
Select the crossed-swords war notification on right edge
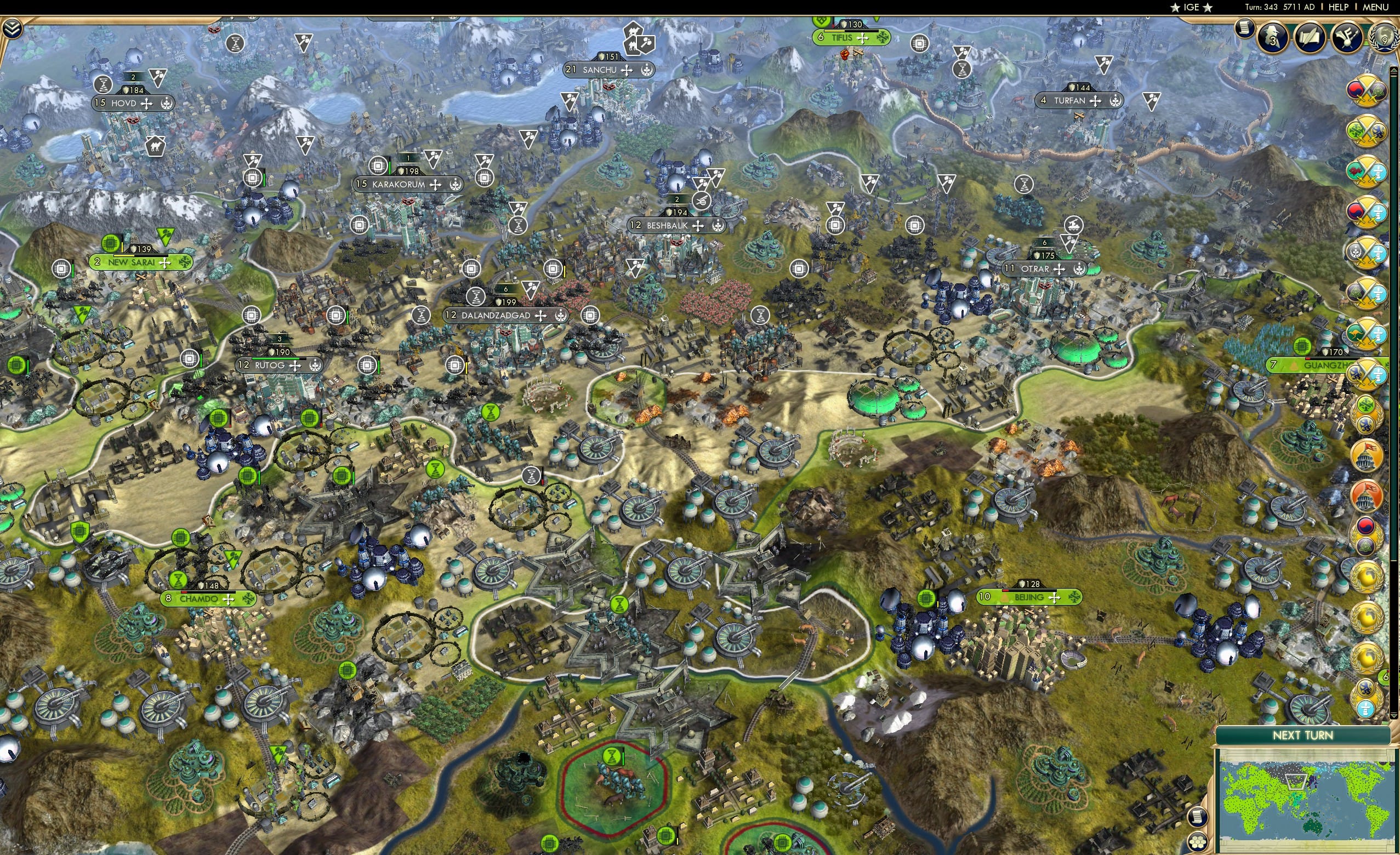(1368, 91)
